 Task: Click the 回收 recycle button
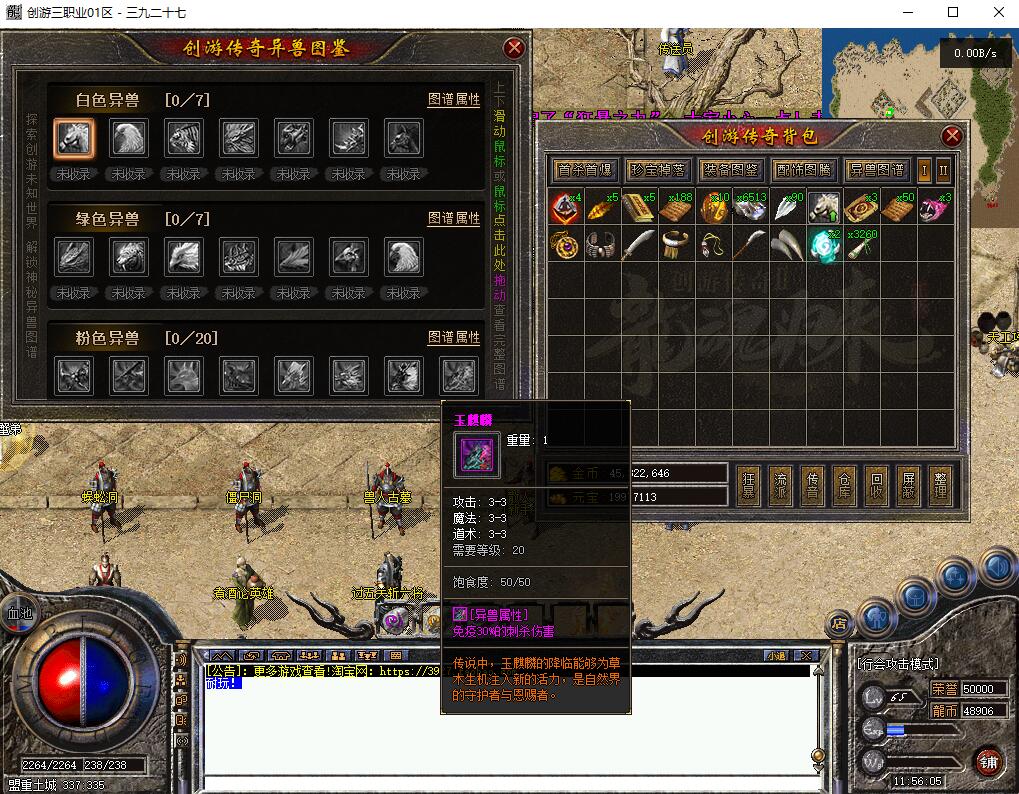(876, 484)
